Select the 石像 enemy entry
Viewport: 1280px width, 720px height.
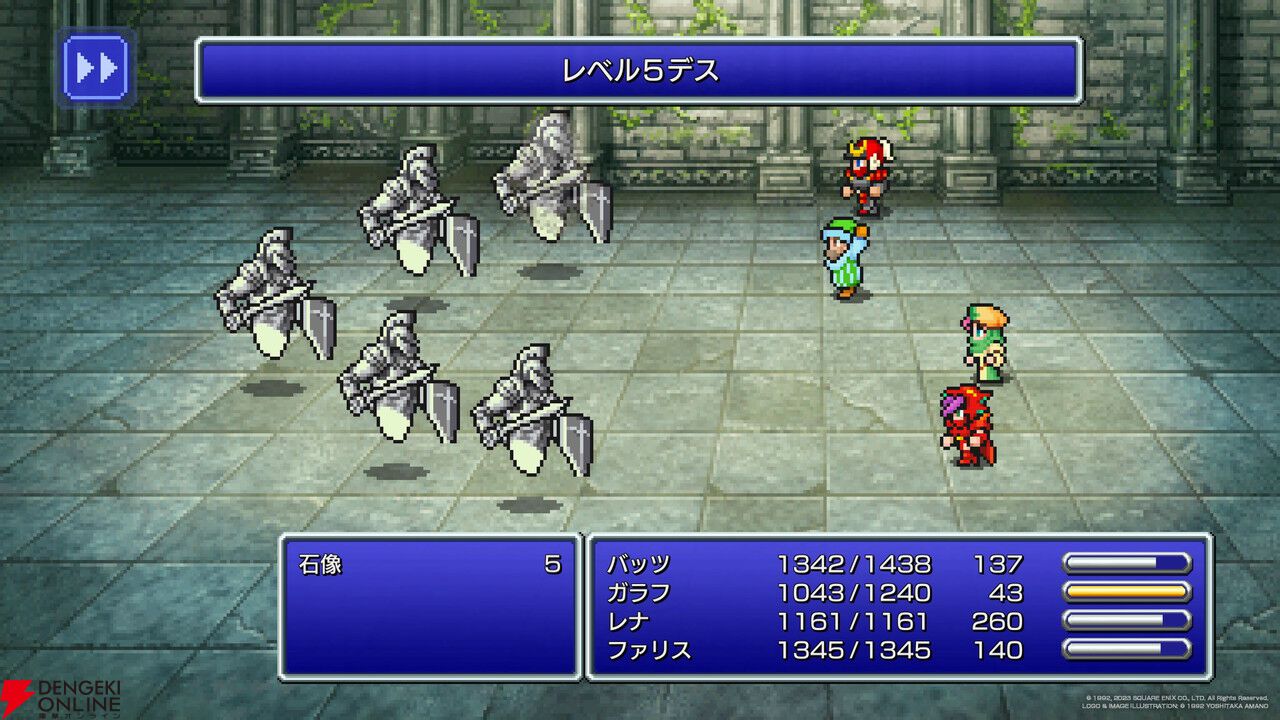coord(321,565)
